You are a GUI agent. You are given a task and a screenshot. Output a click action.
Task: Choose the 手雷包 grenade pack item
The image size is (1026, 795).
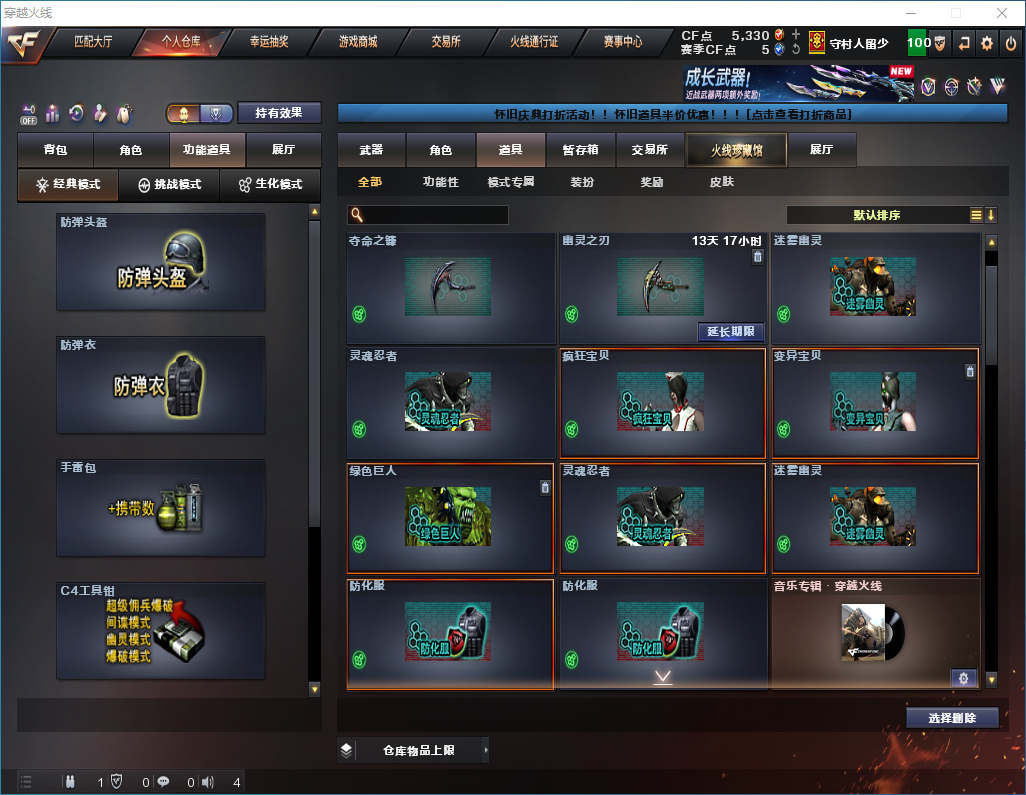(161, 508)
